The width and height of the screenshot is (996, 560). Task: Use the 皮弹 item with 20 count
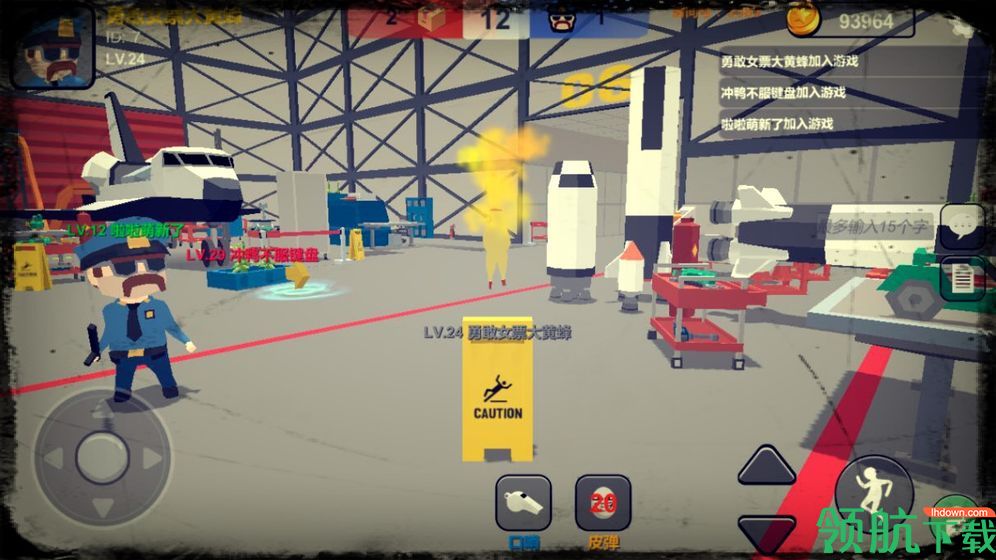coord(603,502)
